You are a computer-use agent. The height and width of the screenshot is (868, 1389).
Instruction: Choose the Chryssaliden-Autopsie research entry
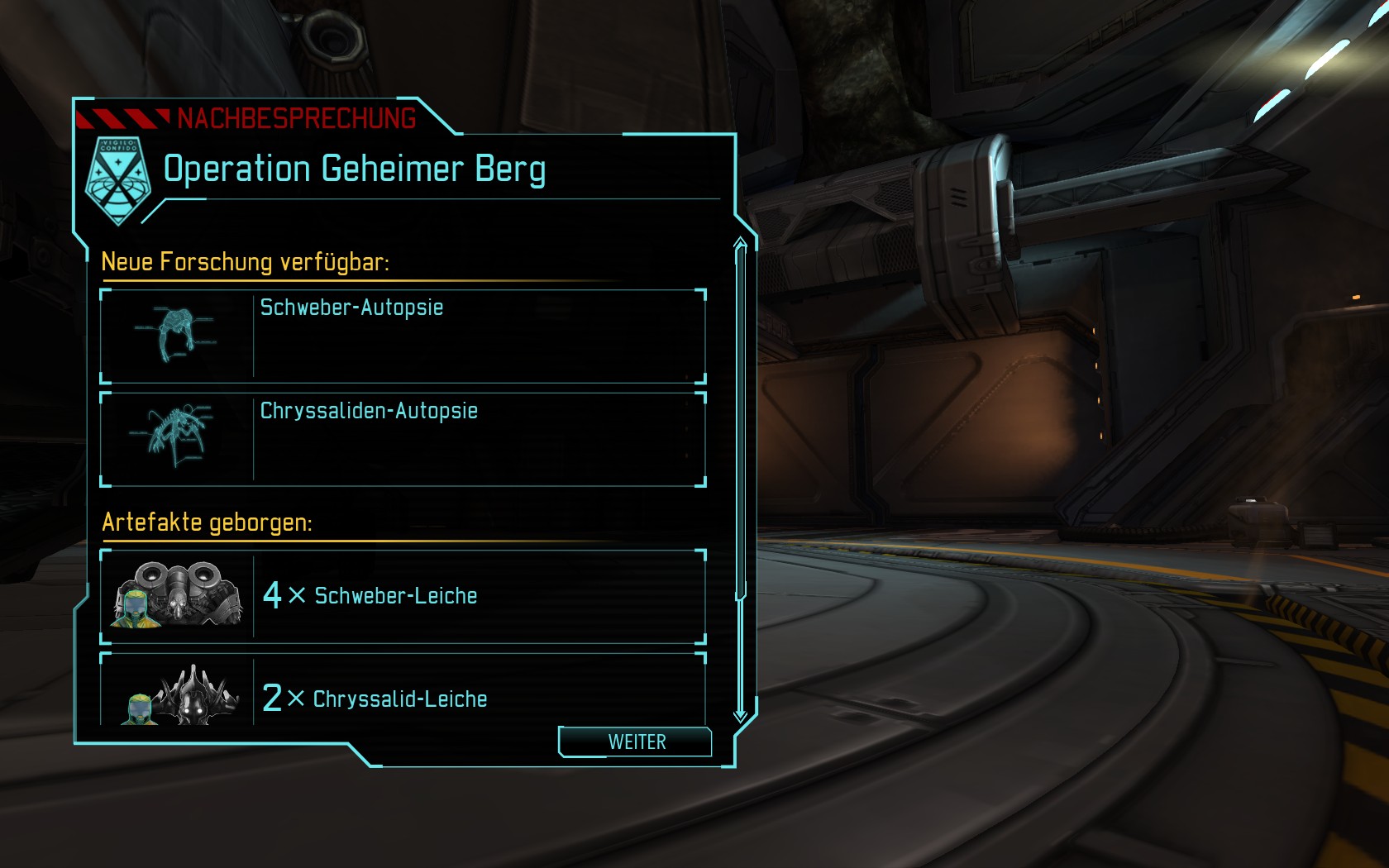click(403, 439)
